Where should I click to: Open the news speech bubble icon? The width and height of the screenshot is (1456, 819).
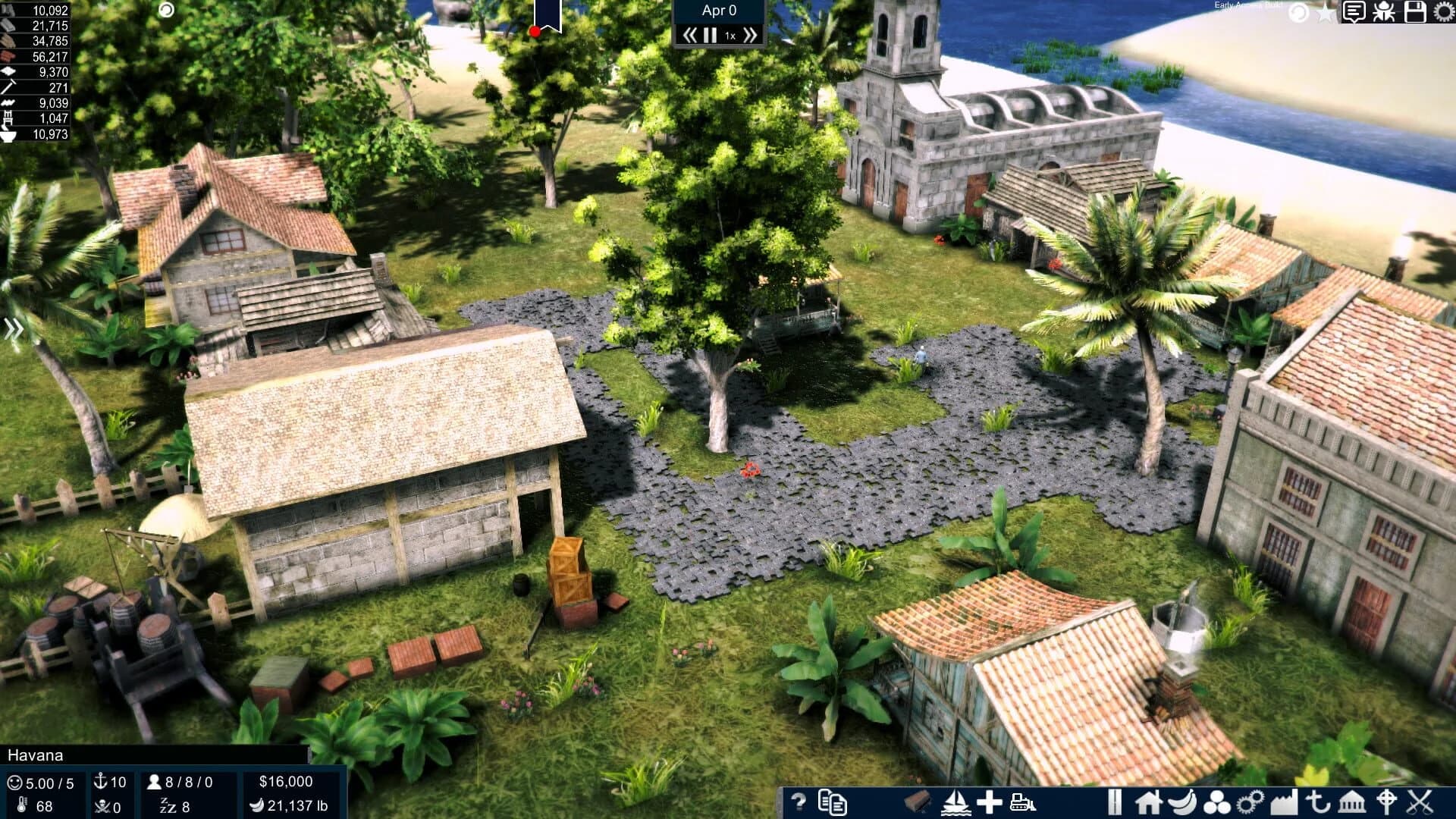point(1354,11)
